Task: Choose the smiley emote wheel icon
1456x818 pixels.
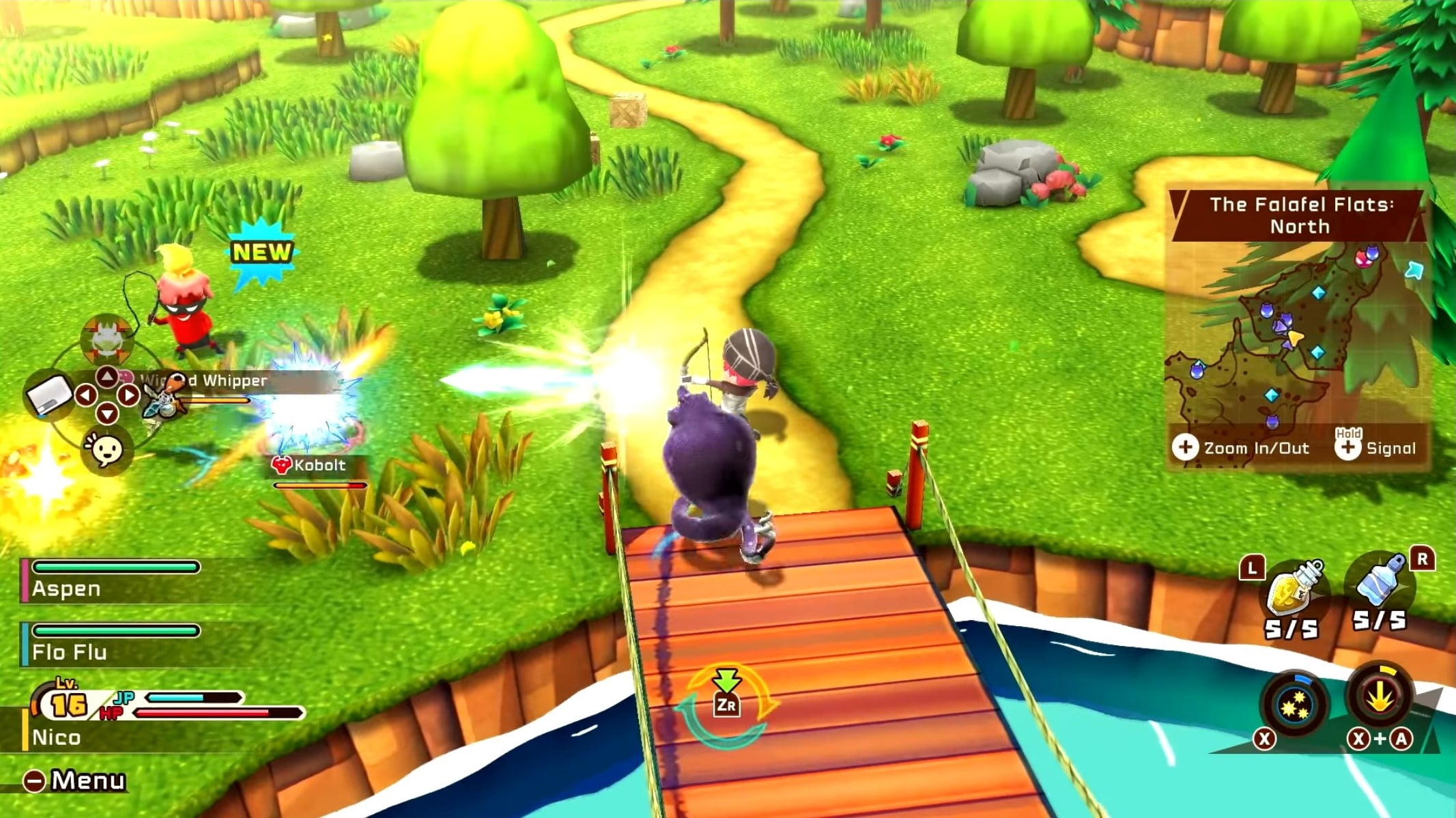Action: tap(106, 449)
